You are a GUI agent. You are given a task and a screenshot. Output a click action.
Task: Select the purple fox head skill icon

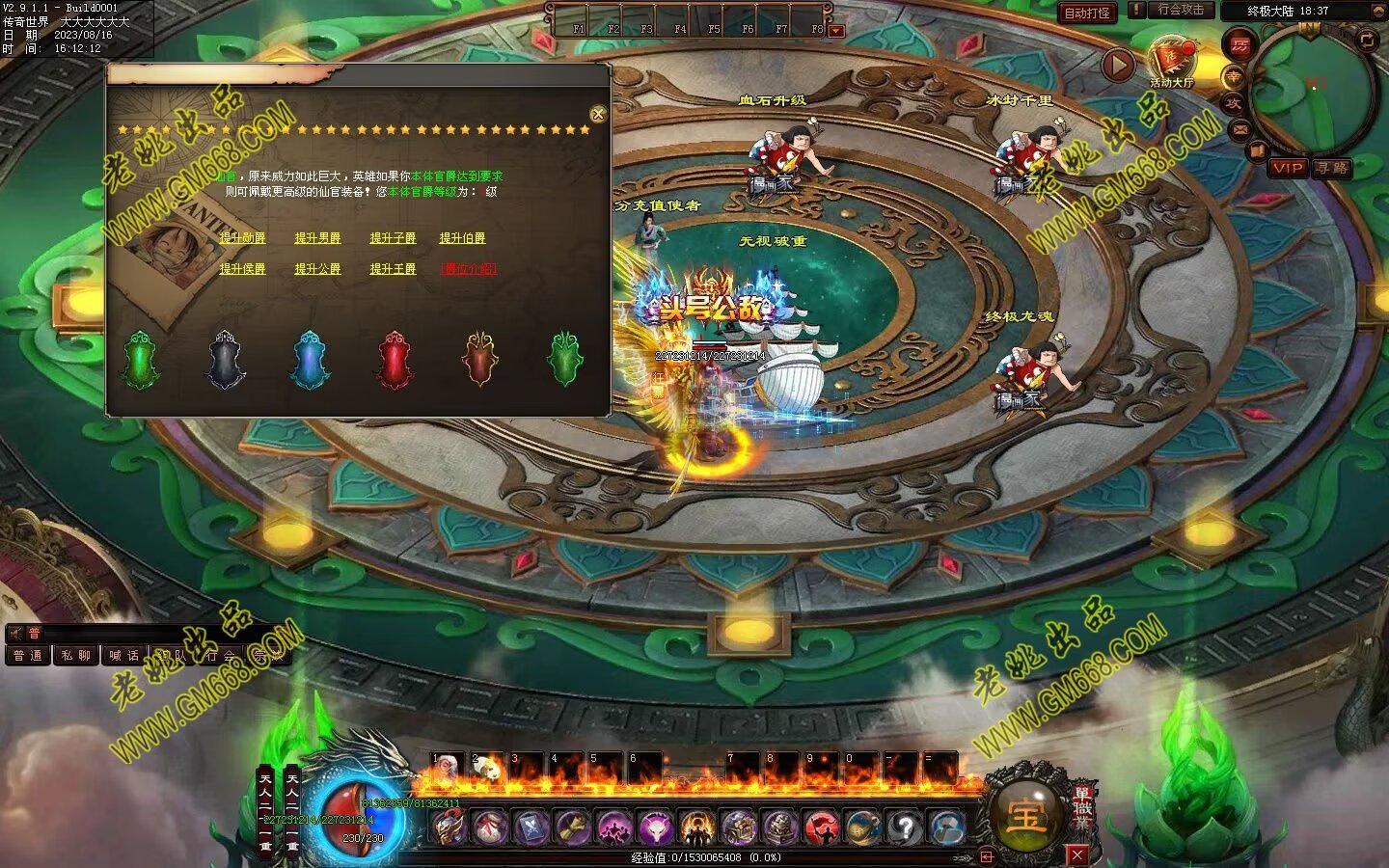pyautogui.click(x=655, y=827)
